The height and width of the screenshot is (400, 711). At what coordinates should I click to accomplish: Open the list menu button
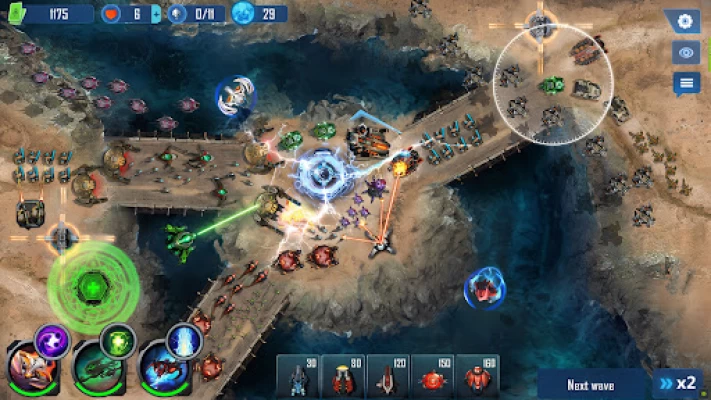pyautogui.click(x=685, y=83)
